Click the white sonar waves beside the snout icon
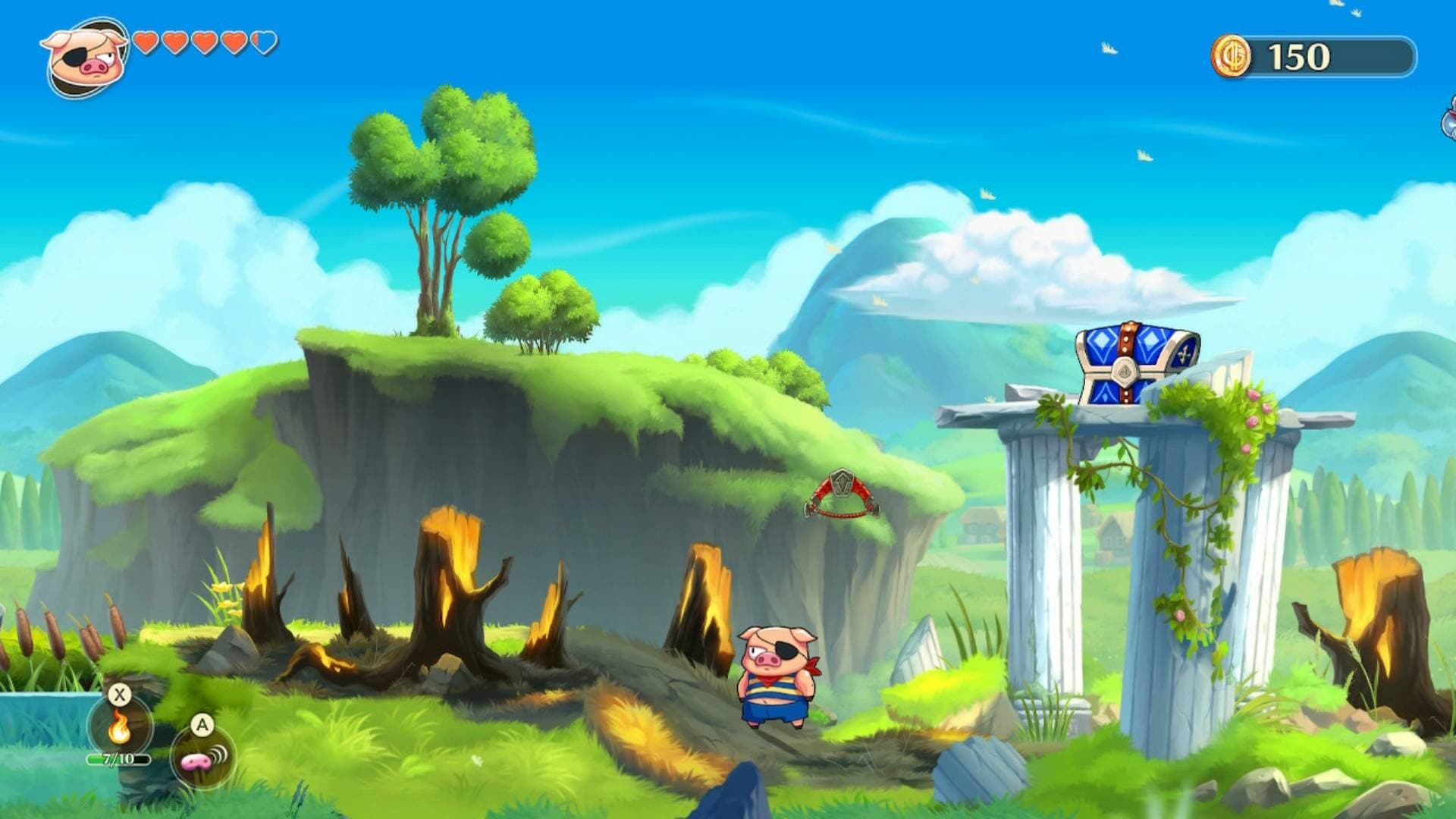 [219, 755]
